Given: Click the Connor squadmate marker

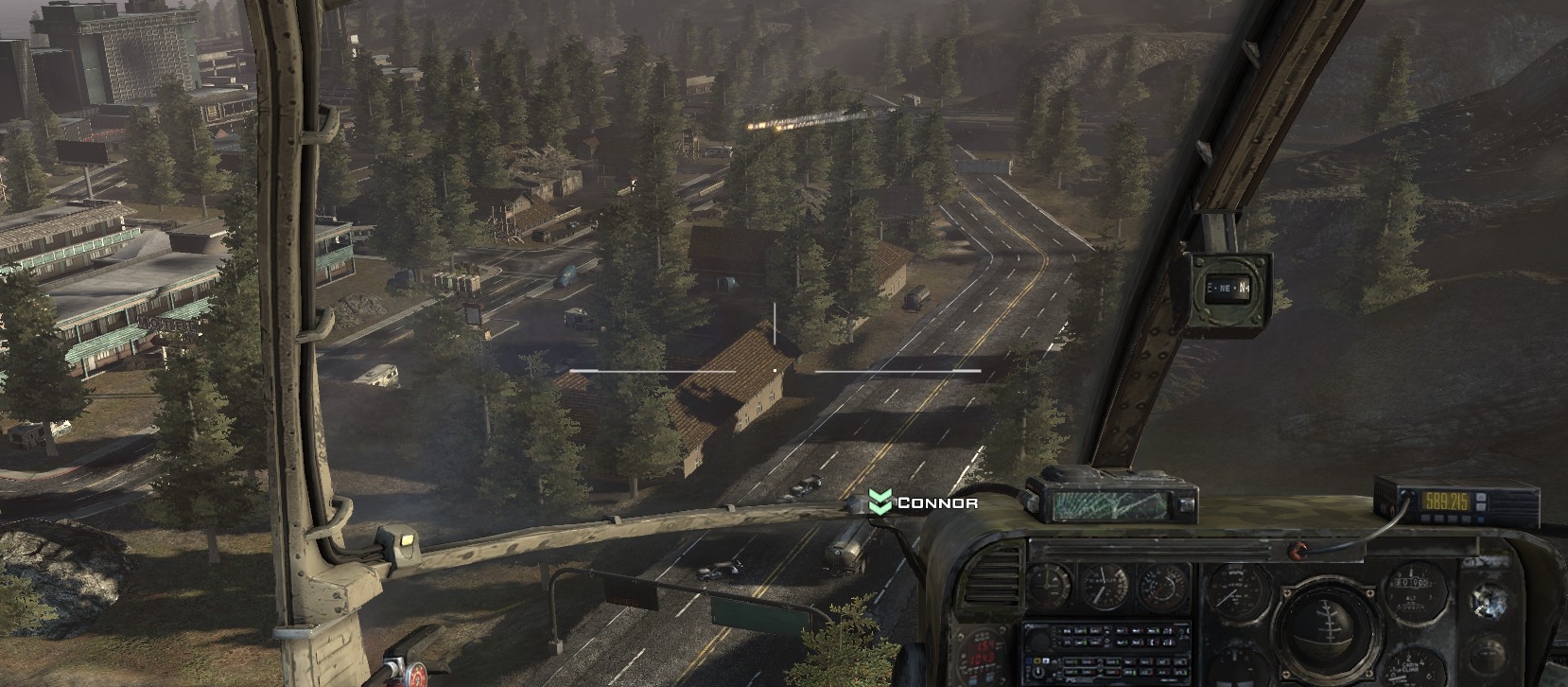Looking at the screenshot, I should 880,502.
